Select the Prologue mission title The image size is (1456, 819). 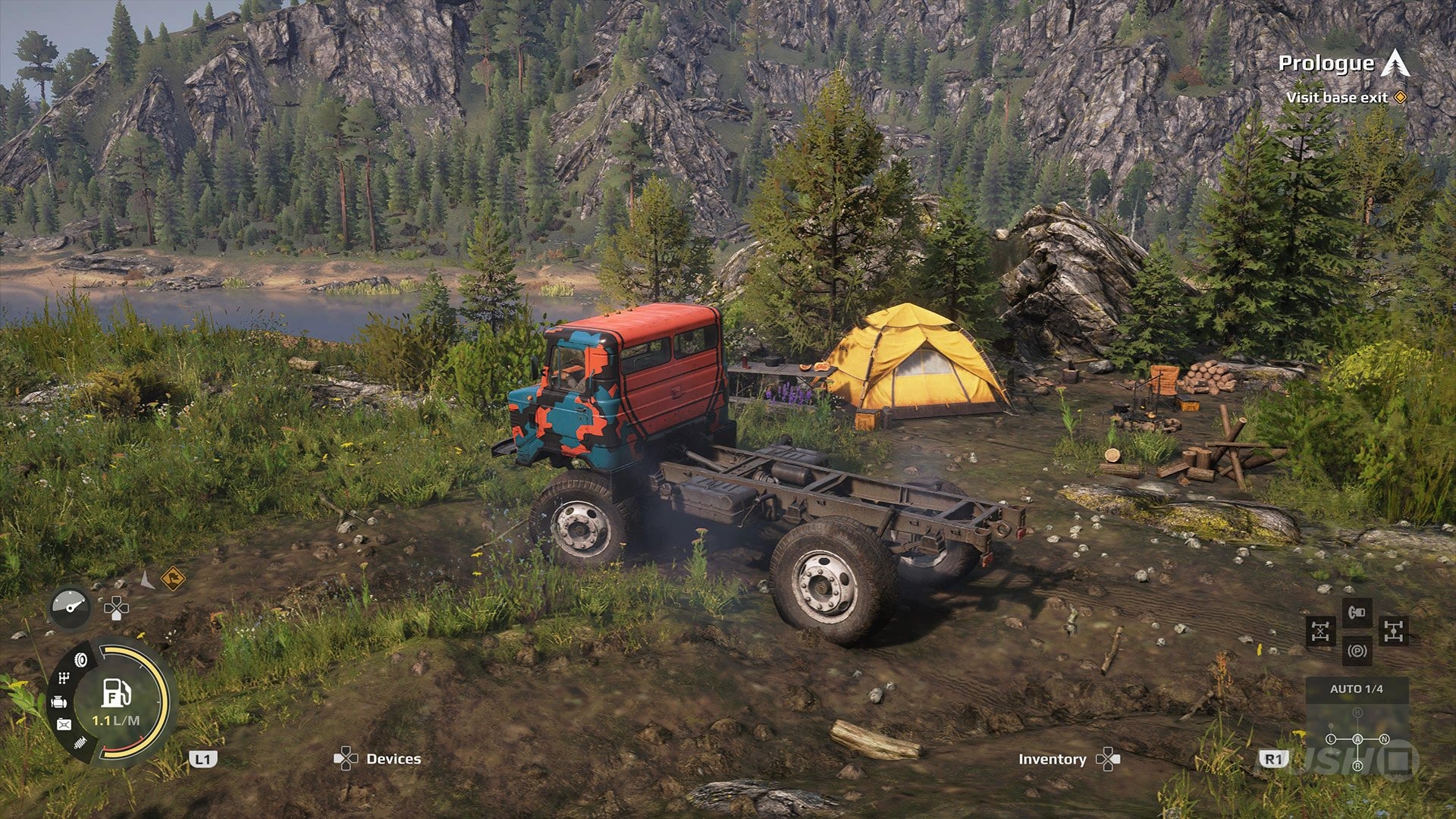[x=1326, y=64]
